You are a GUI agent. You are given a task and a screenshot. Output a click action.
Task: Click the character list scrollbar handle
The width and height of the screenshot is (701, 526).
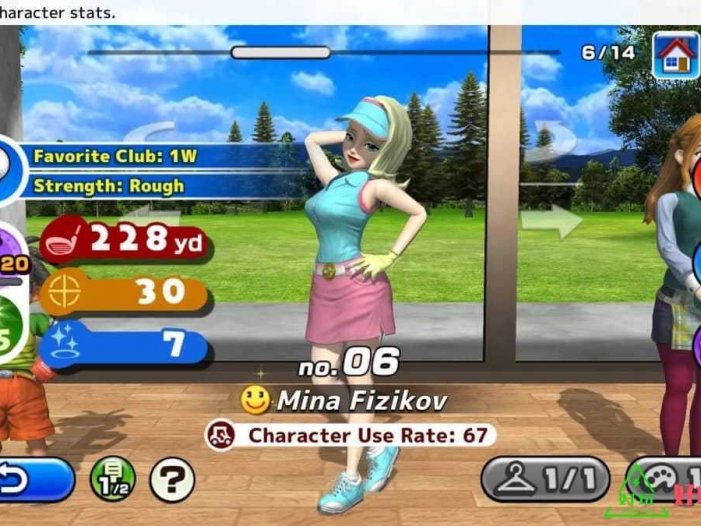266,52
